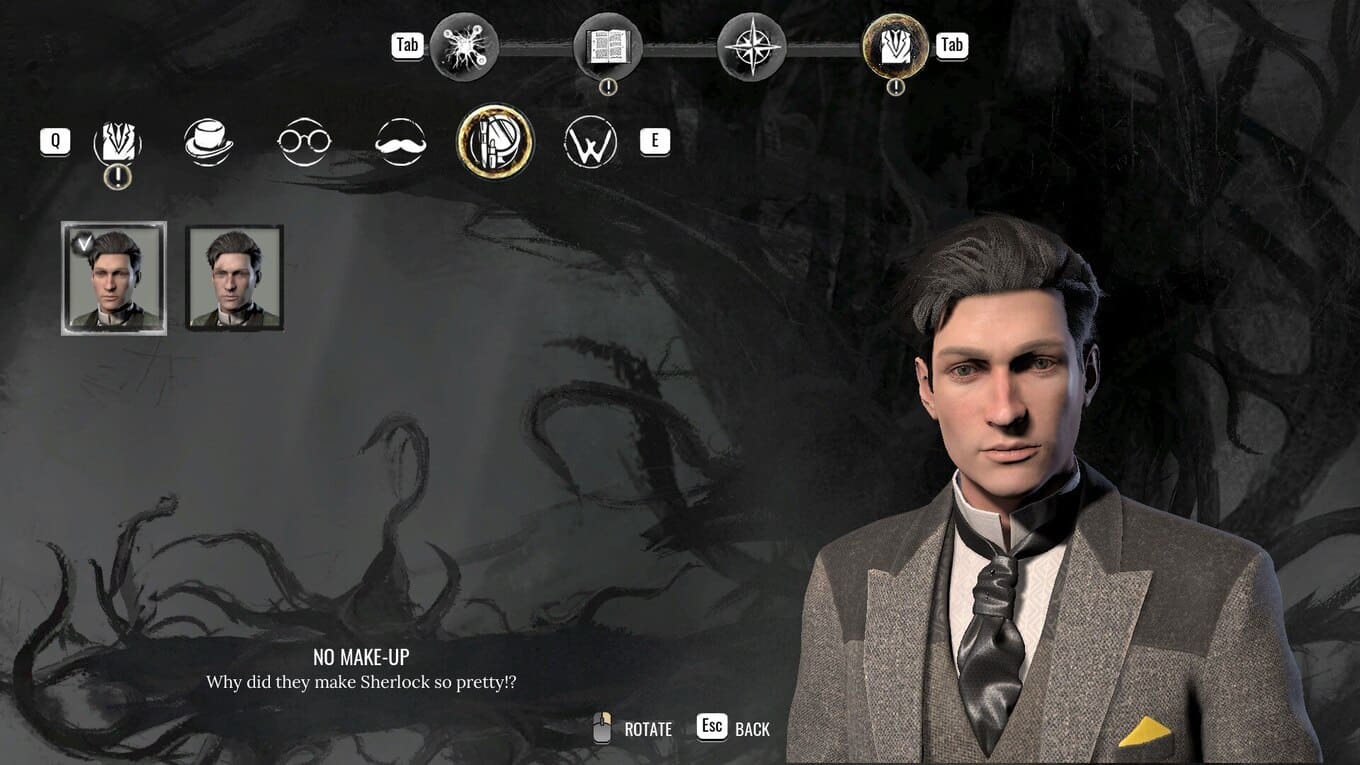Go back using the Back button

click(x=735, y=728)
